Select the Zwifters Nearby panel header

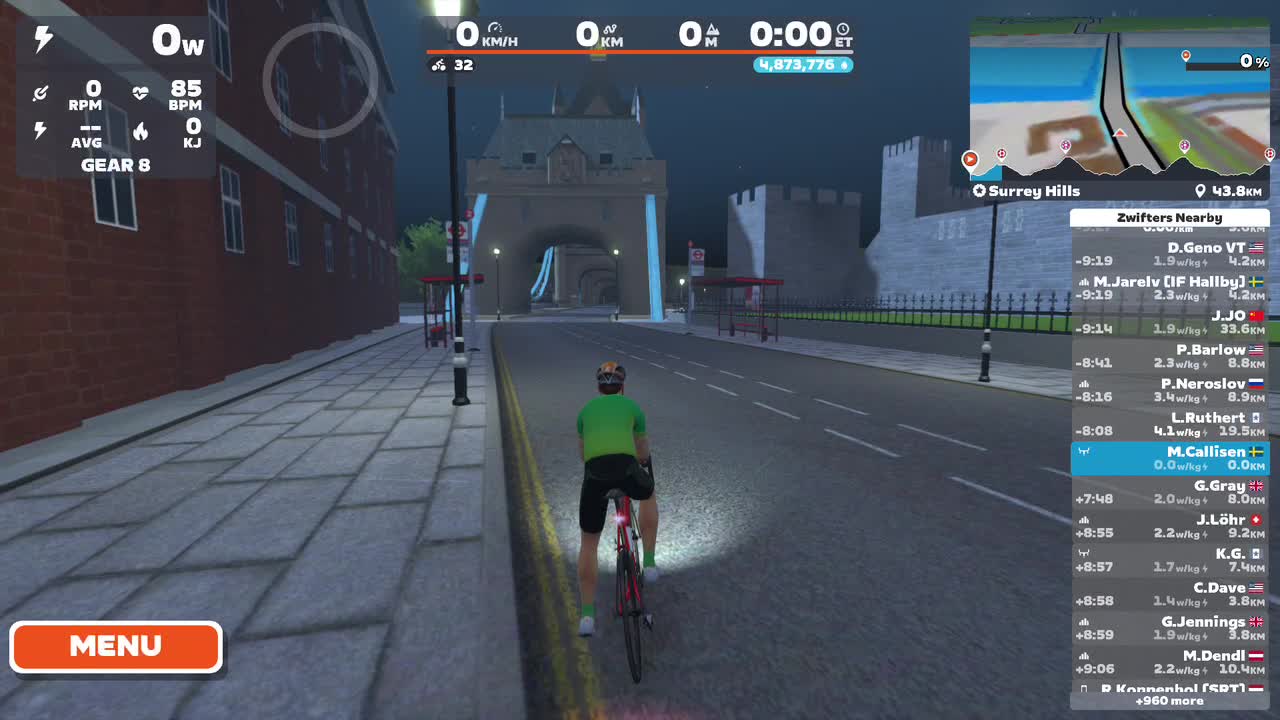point(1170,217)
